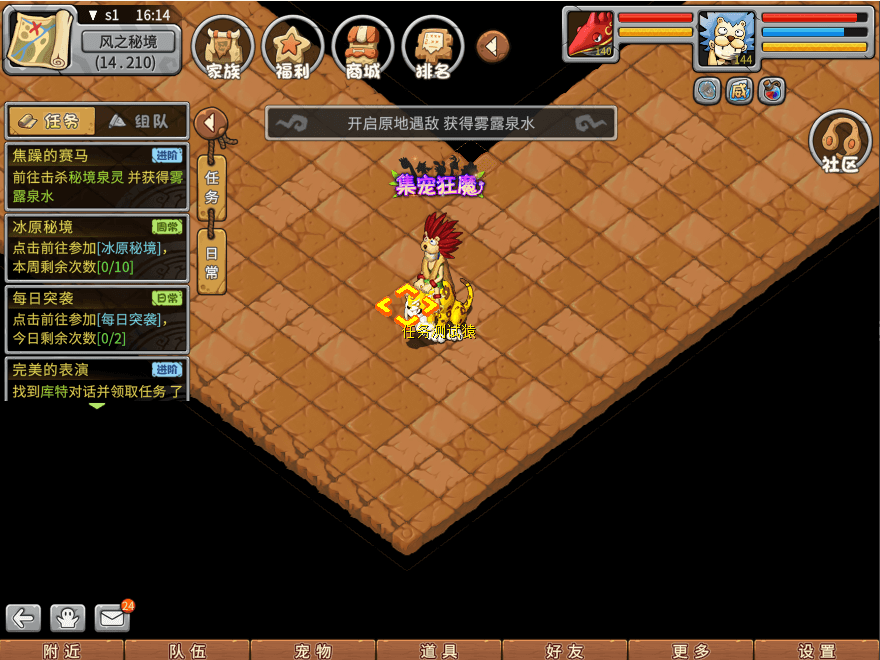
Task: Click the red-blue potion buff icon
Action: 771,91
